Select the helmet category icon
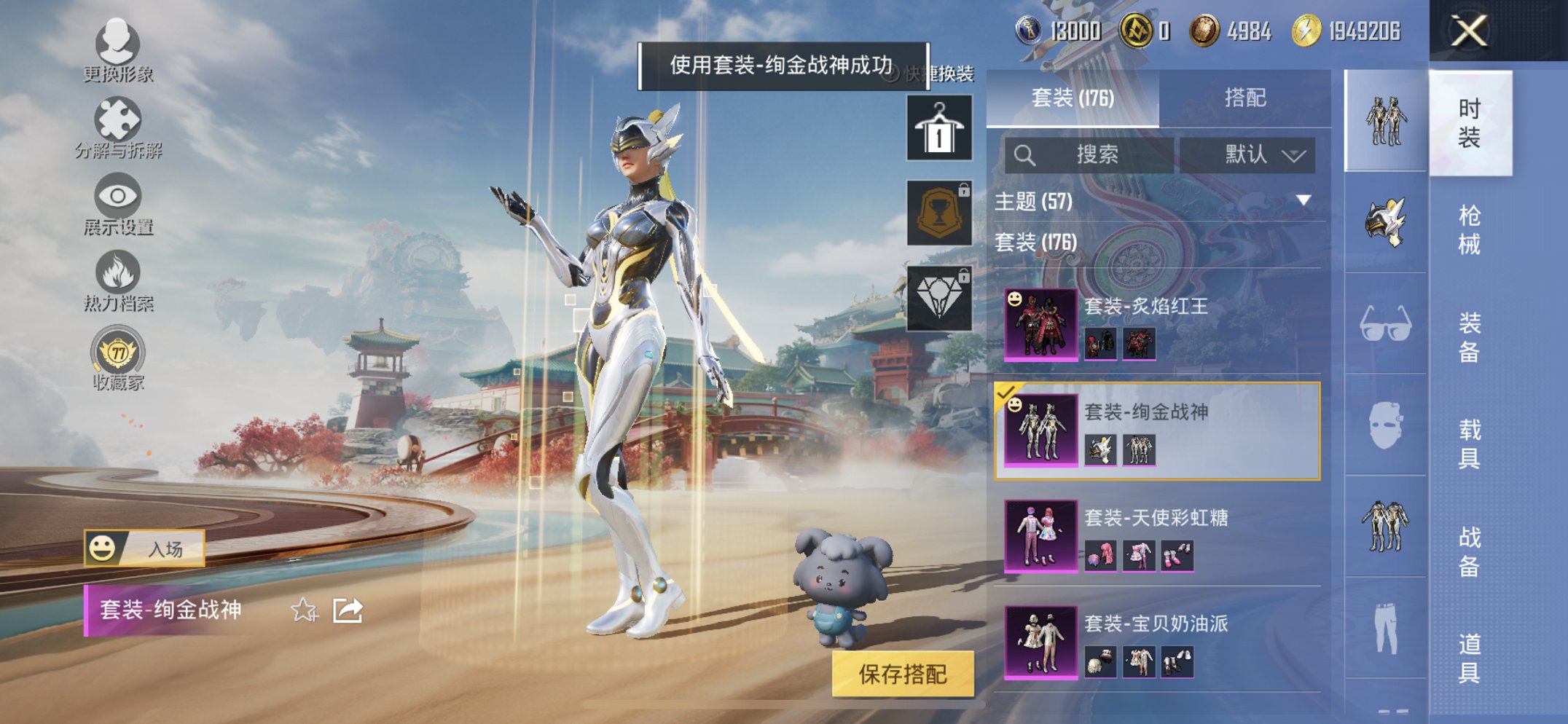 [x=1384, y=219]
